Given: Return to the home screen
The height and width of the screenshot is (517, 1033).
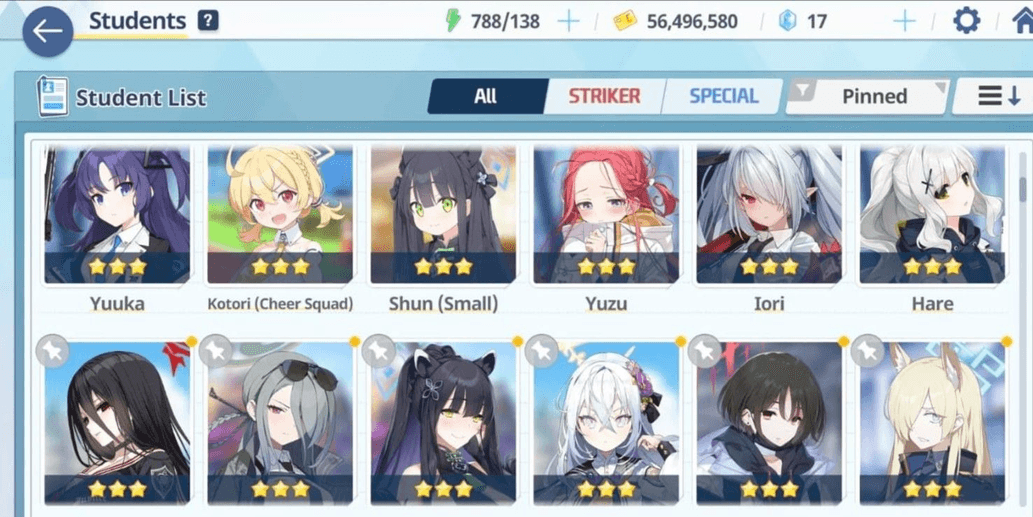Looking at the screenshot, I should [x=1022, y=21].
